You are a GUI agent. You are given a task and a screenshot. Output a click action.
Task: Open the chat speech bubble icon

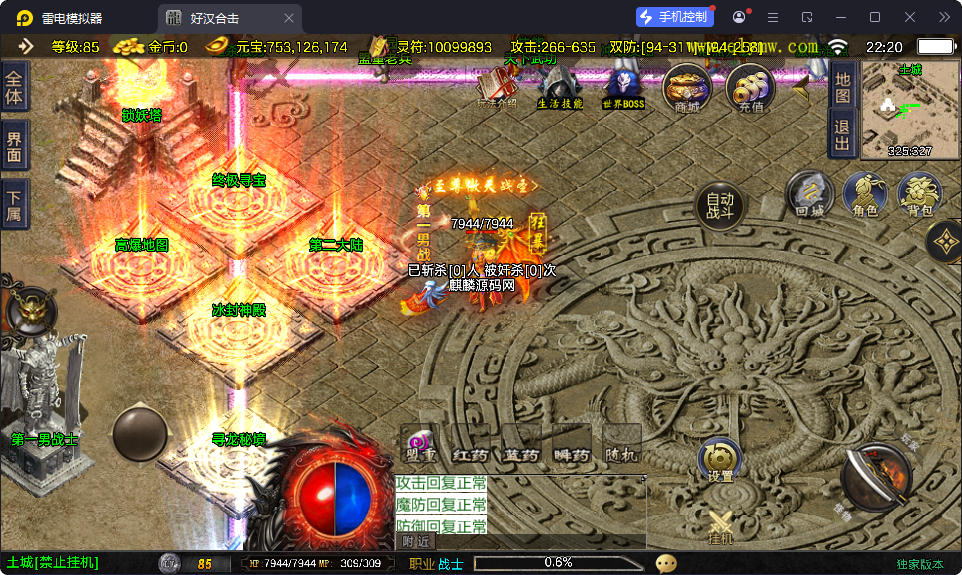[x=666, y=564]
